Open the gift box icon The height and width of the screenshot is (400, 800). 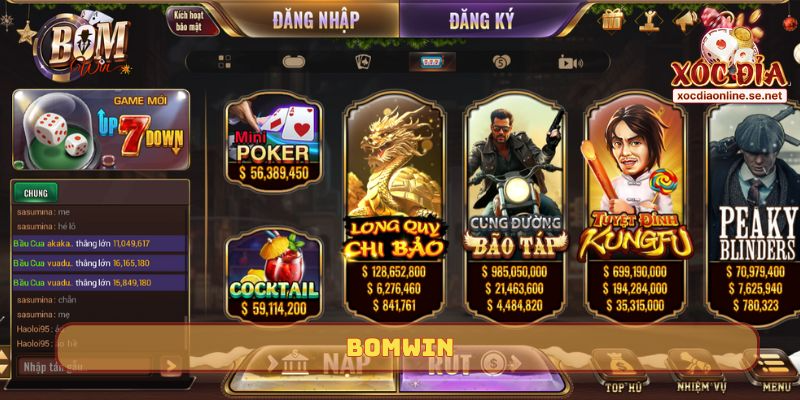612,18
